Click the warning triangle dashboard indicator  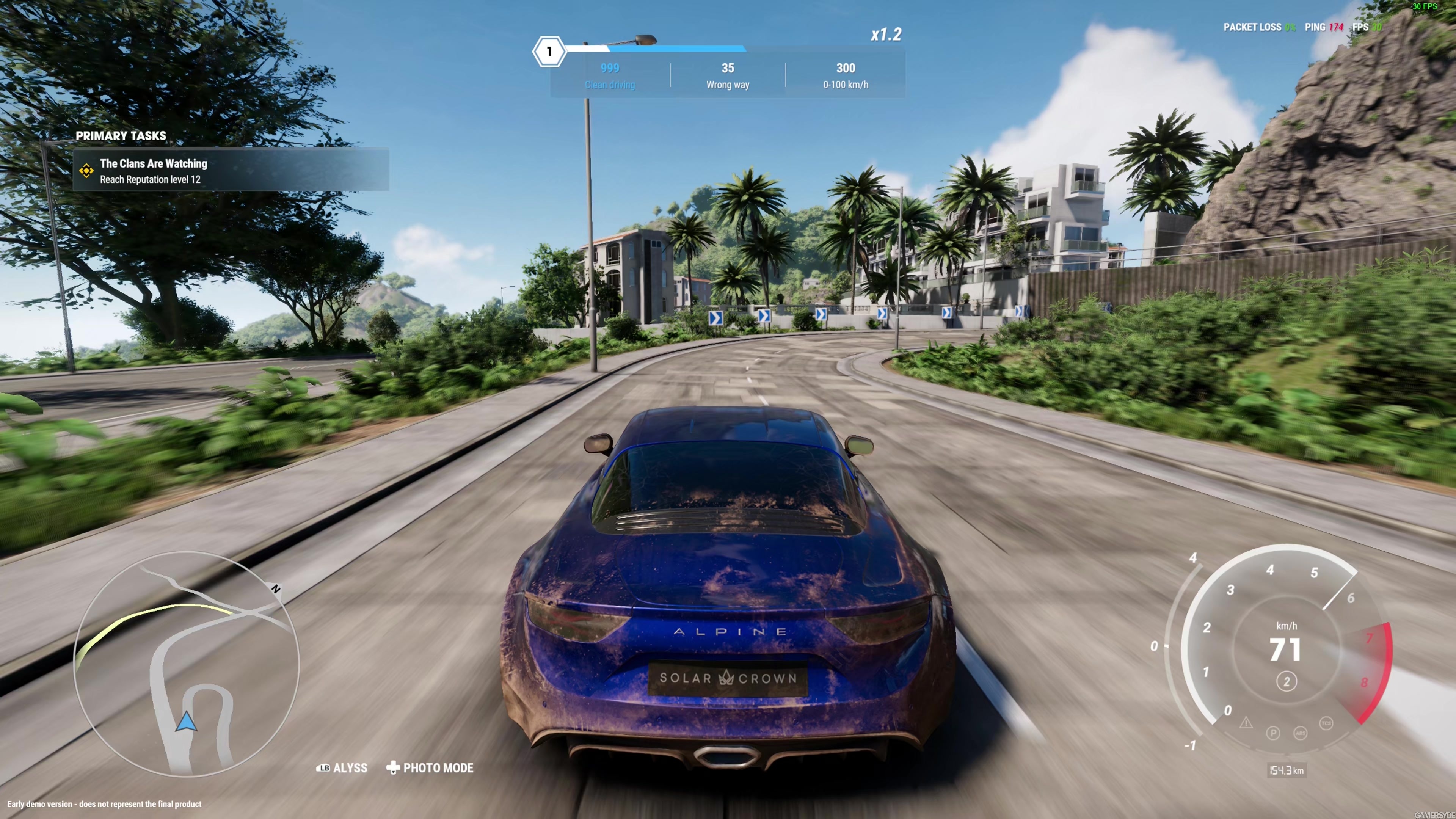(x=1246, y=724)
